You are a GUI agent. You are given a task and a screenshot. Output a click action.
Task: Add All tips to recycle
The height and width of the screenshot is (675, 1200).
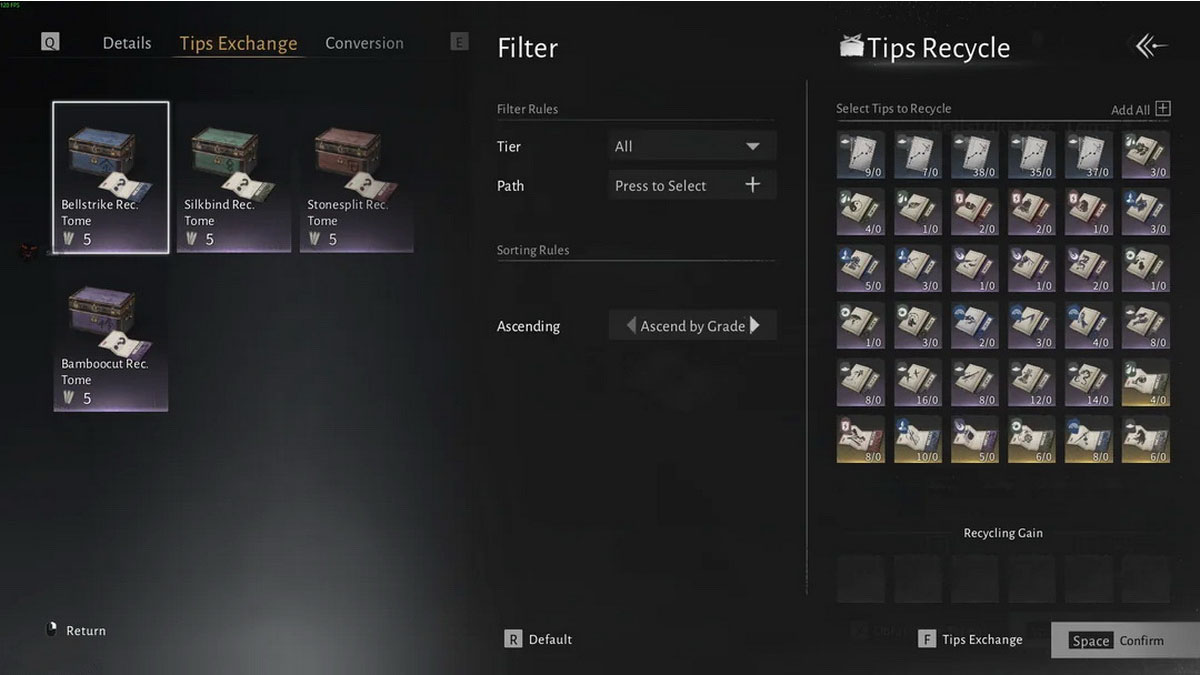click(x=1140, y=109)
